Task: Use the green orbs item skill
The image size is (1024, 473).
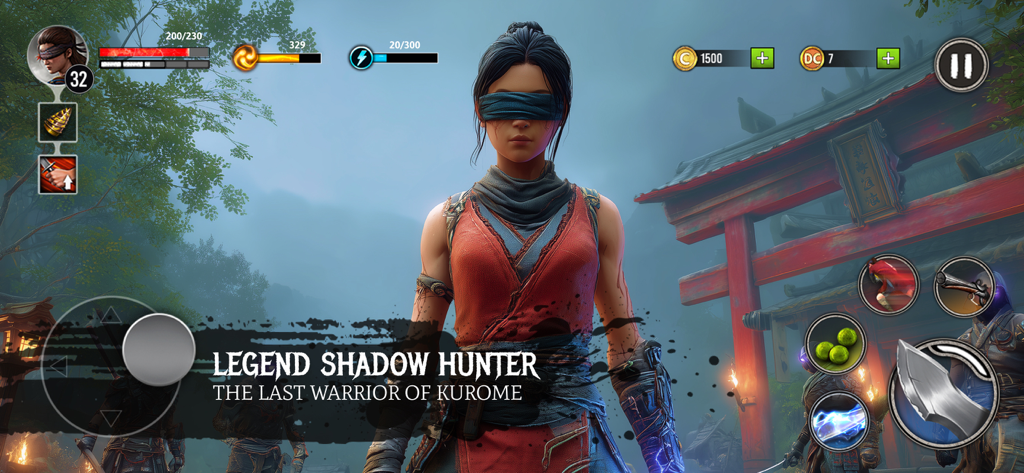Action: [835, 344]
